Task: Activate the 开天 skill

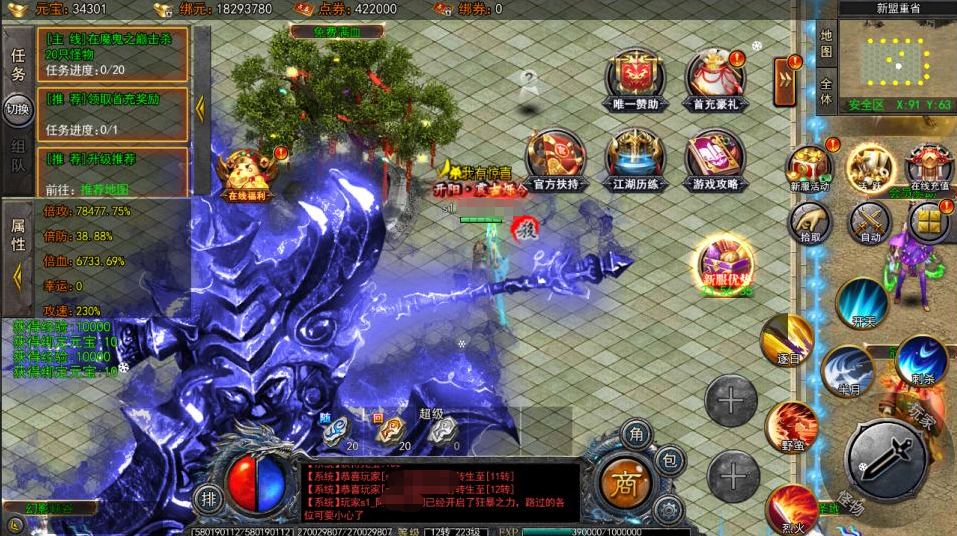Action: pos(862,303)
